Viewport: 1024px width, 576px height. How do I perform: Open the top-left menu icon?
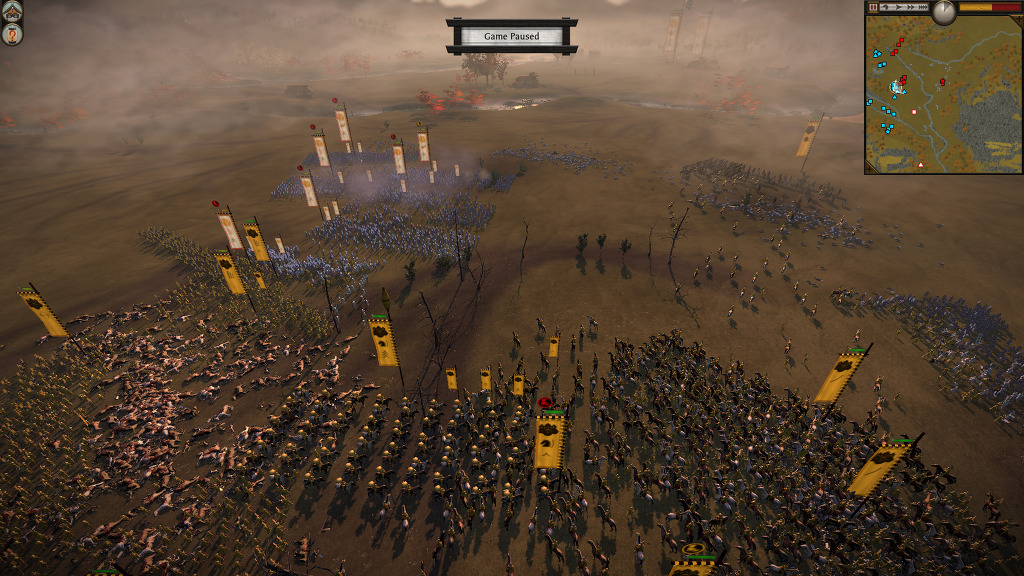12,11
